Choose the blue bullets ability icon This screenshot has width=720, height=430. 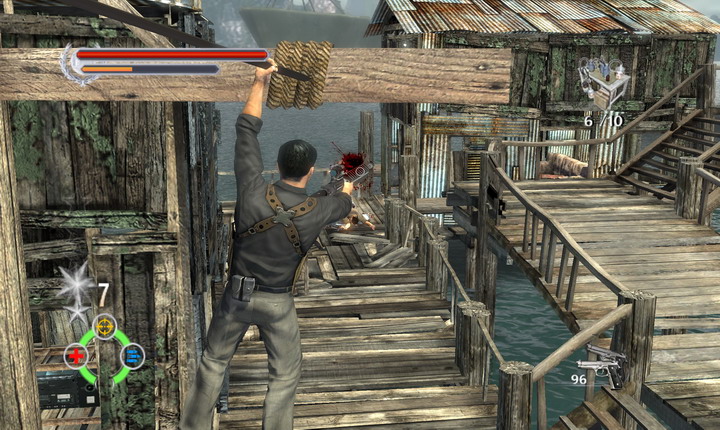click(x=132, y=355)
